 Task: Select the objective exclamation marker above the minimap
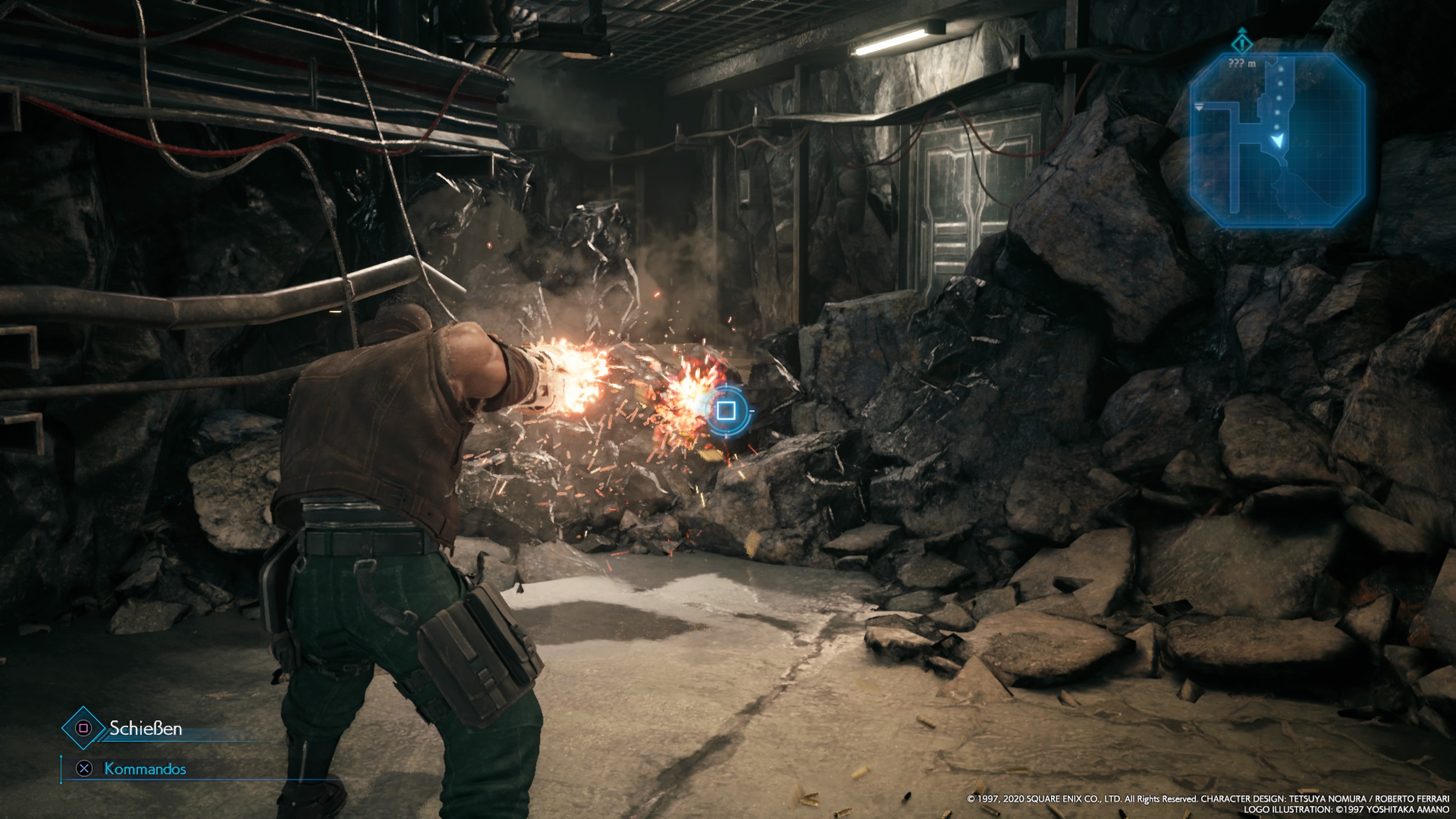pyautogui.click(x=1243, y=45)
